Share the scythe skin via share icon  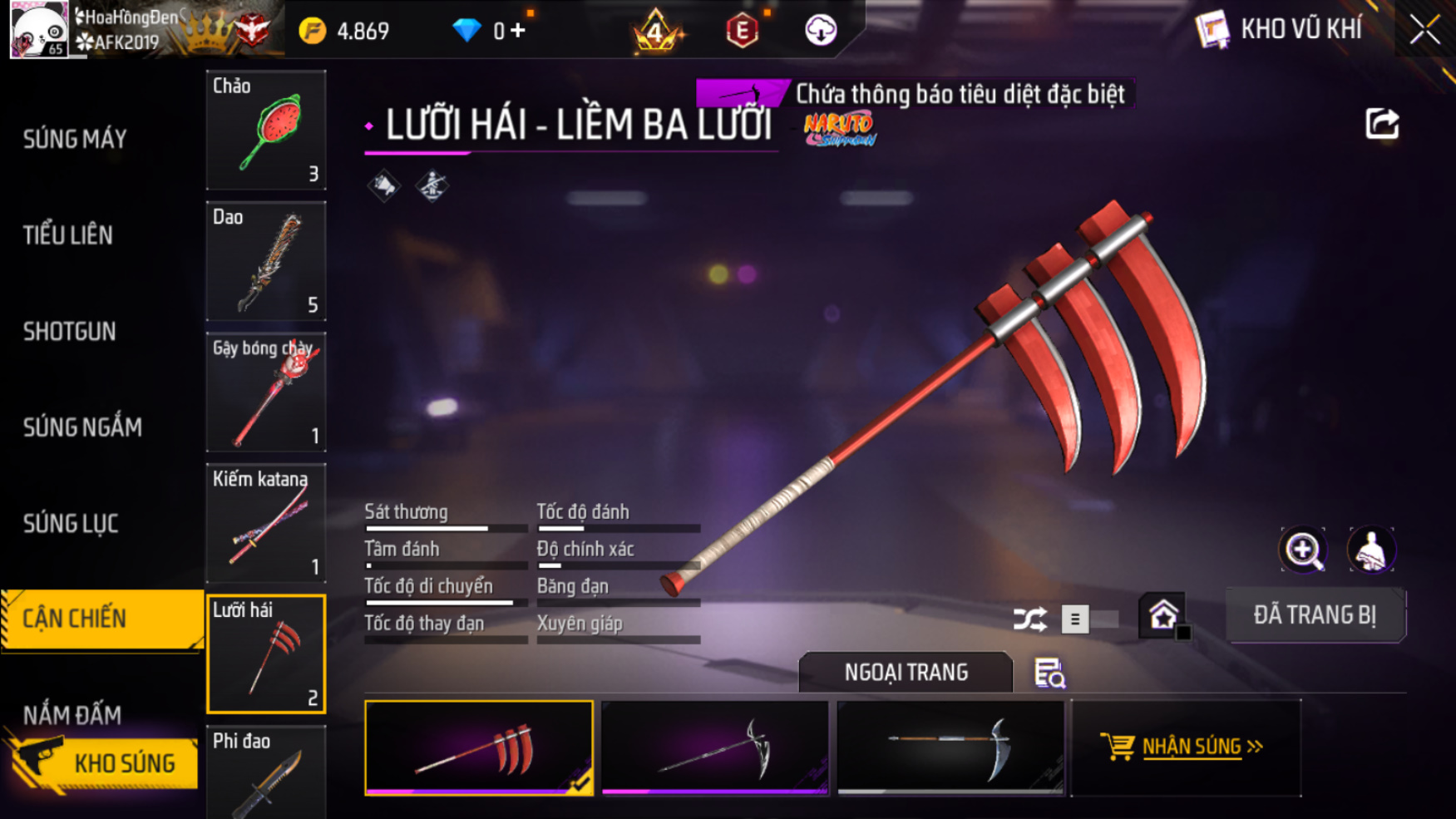point(1382,124)
